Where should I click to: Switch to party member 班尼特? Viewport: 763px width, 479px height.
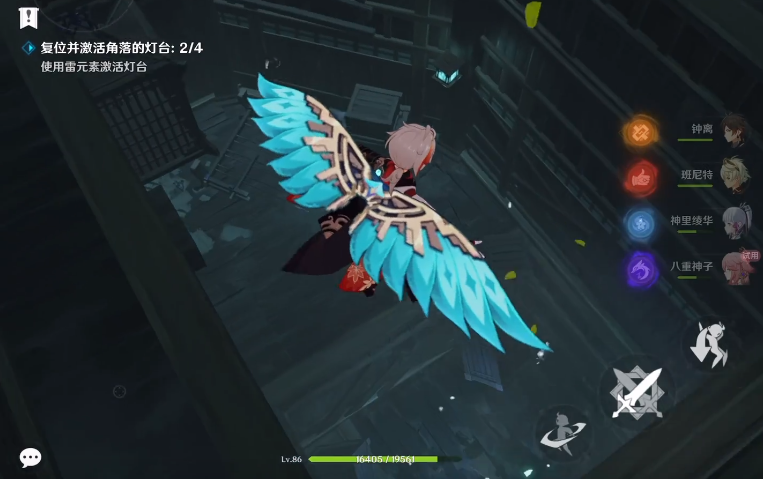coord(735,175)
